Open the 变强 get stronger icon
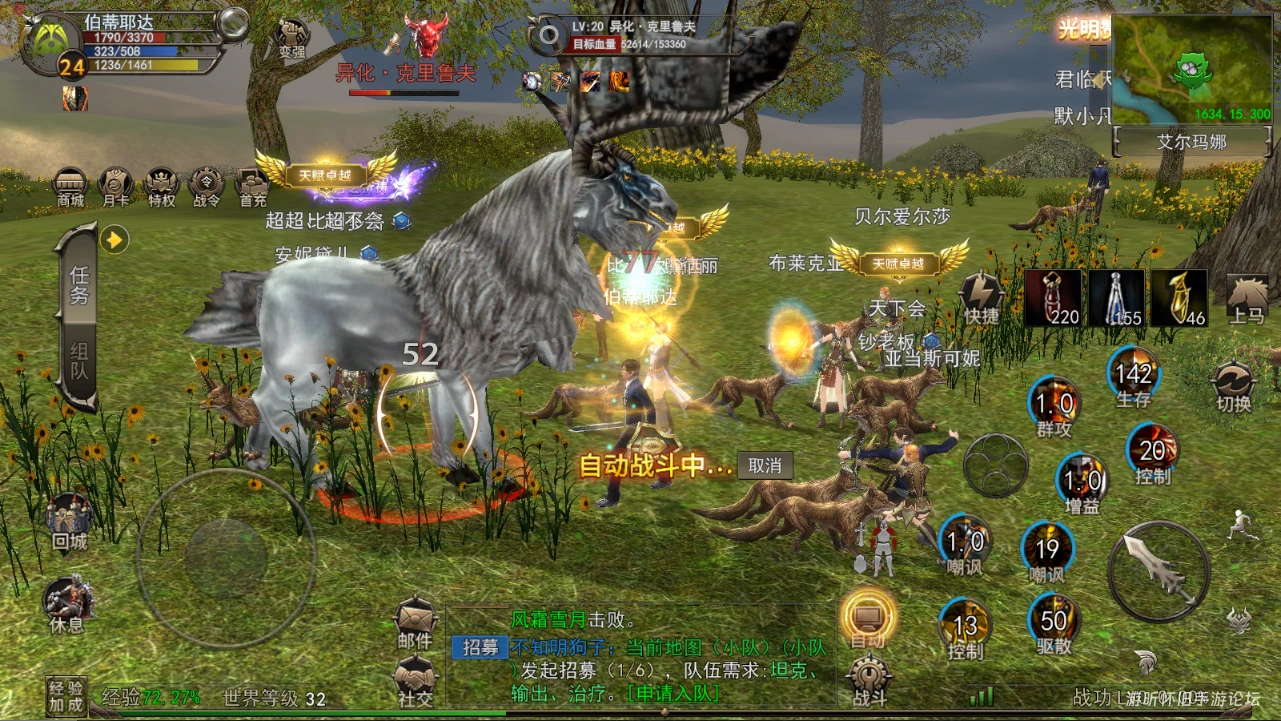The image size is (1281, 721). (291, 37)
